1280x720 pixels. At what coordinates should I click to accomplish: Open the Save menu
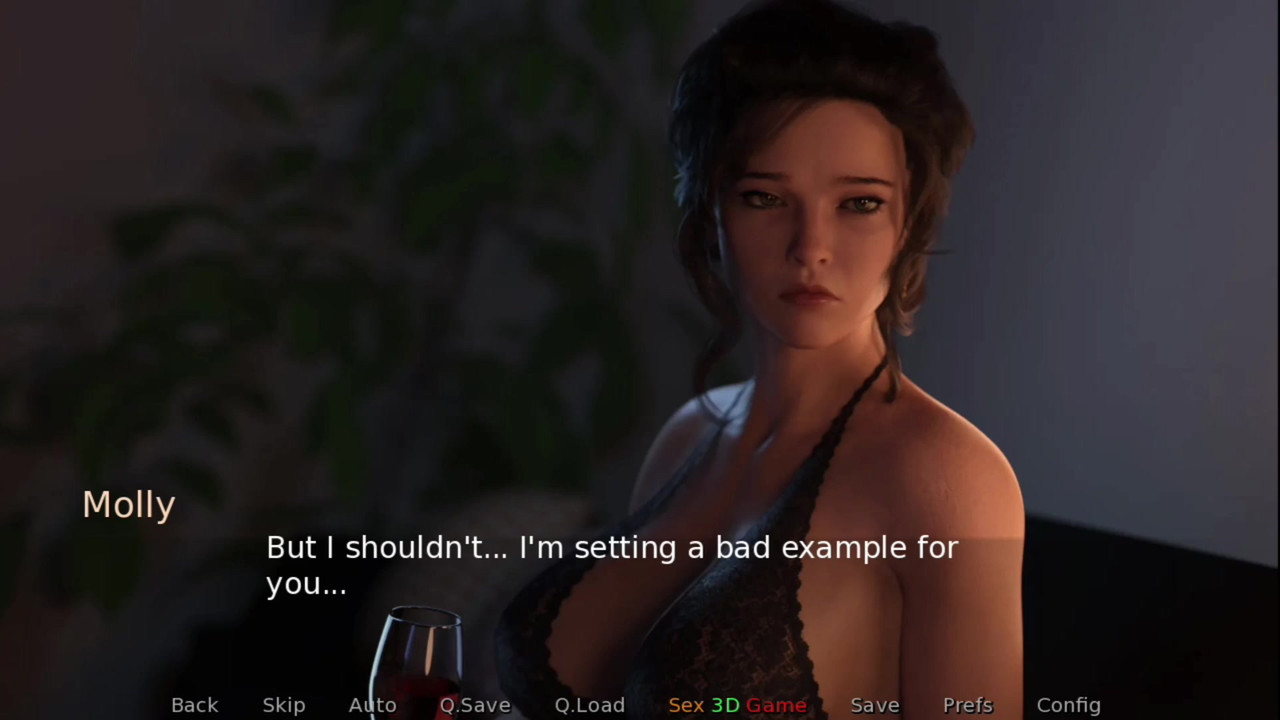[875, 705]
